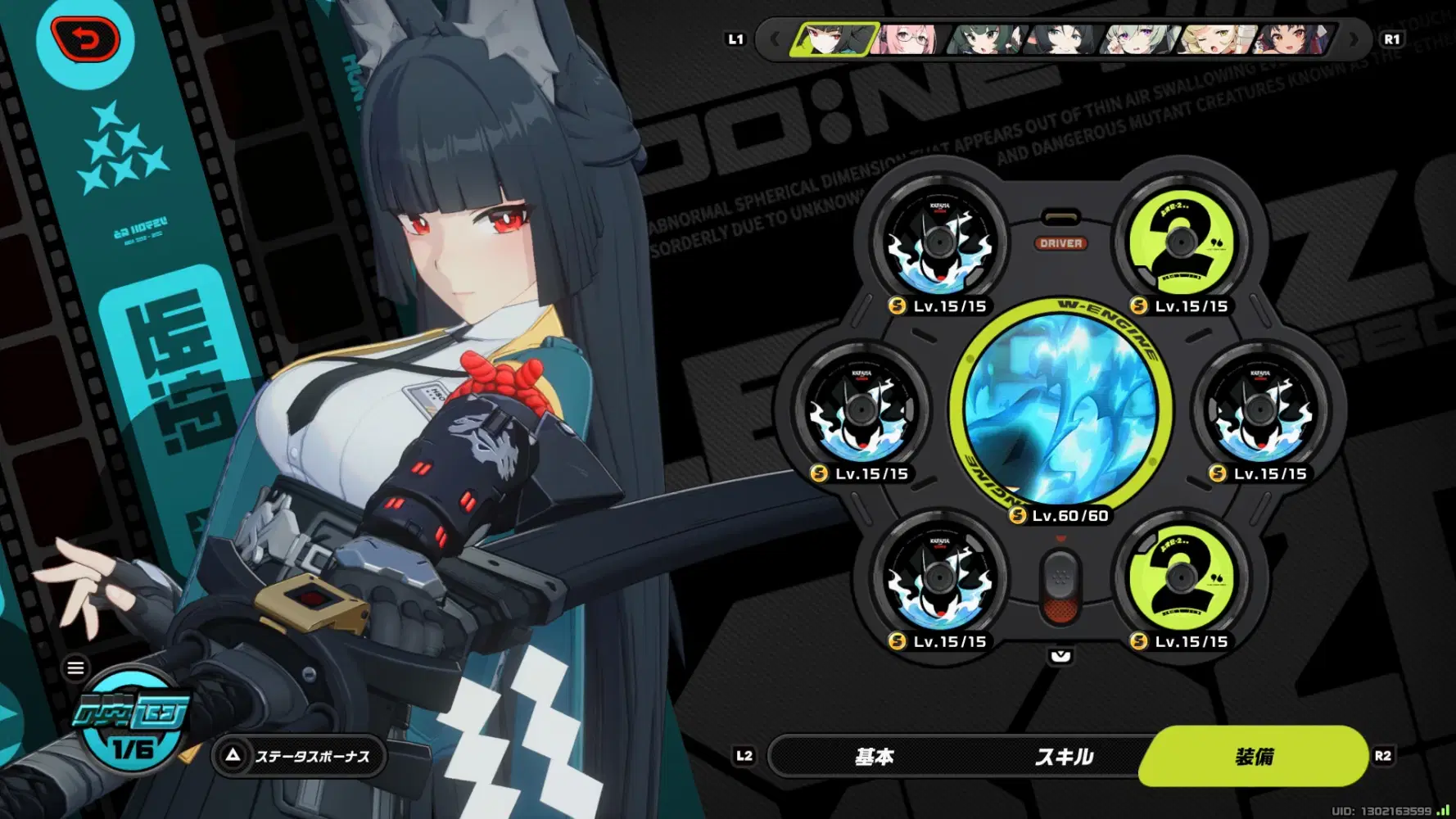Image resolution: width=1456 pixels, height=819 pixels.
Task: Select the DRIVER chip icon
Action: pyautogui.click(x=1060, y=242)
